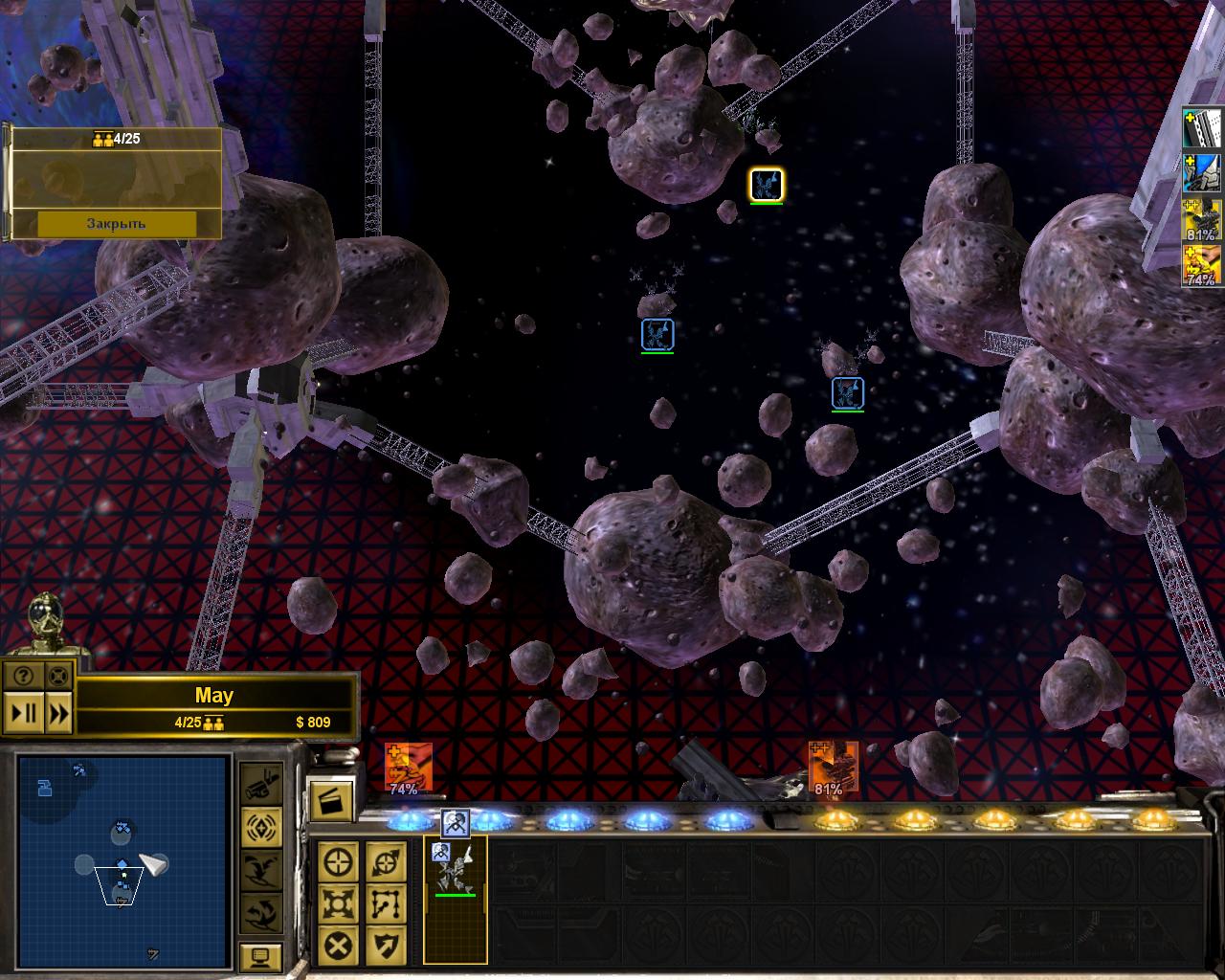
Task: Select the waypoint path command
Action: [386, 903]
